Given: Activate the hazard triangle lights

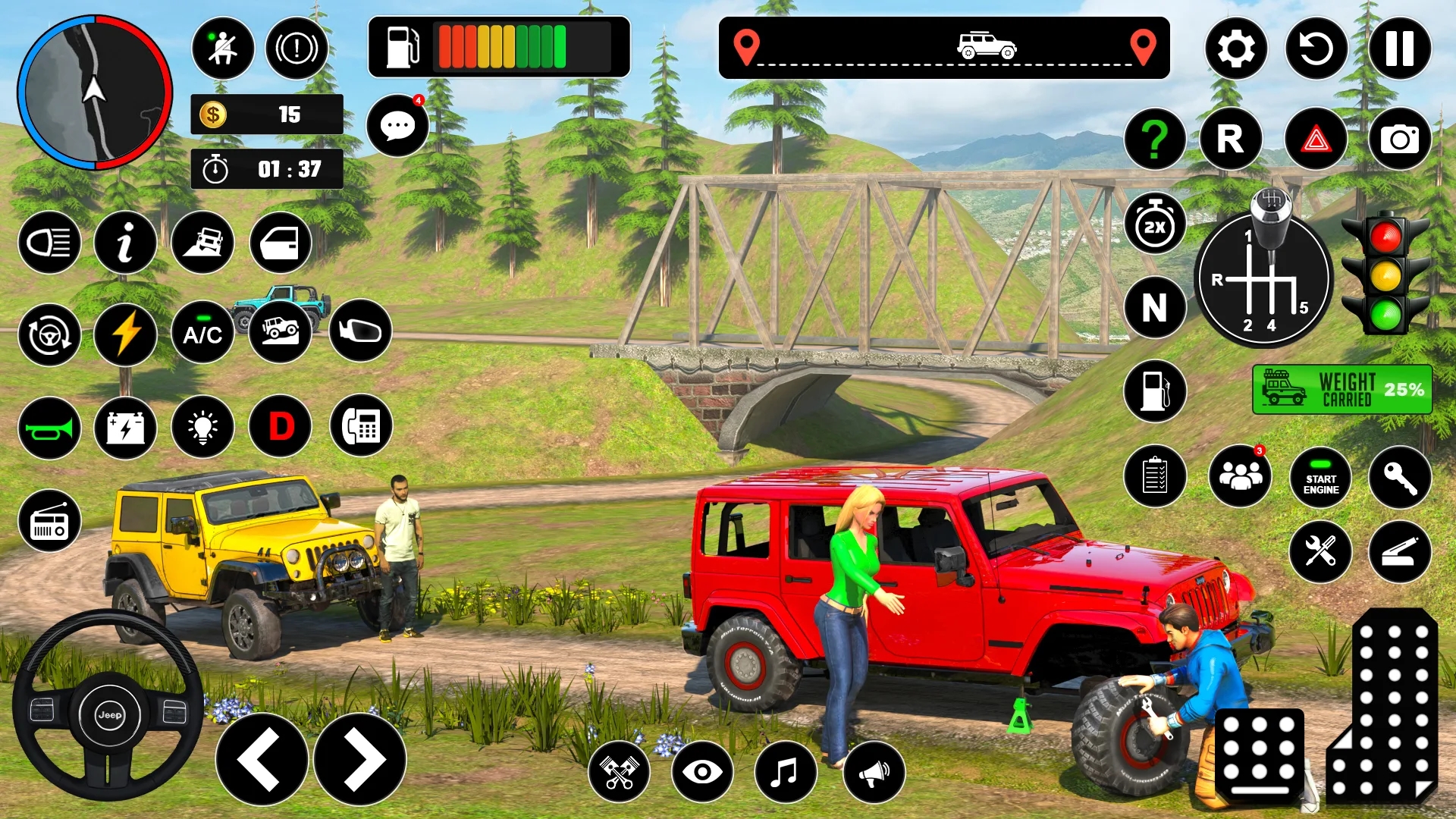Looking at the screenshot, I should pyautogui.click(x=1316, y=140).
